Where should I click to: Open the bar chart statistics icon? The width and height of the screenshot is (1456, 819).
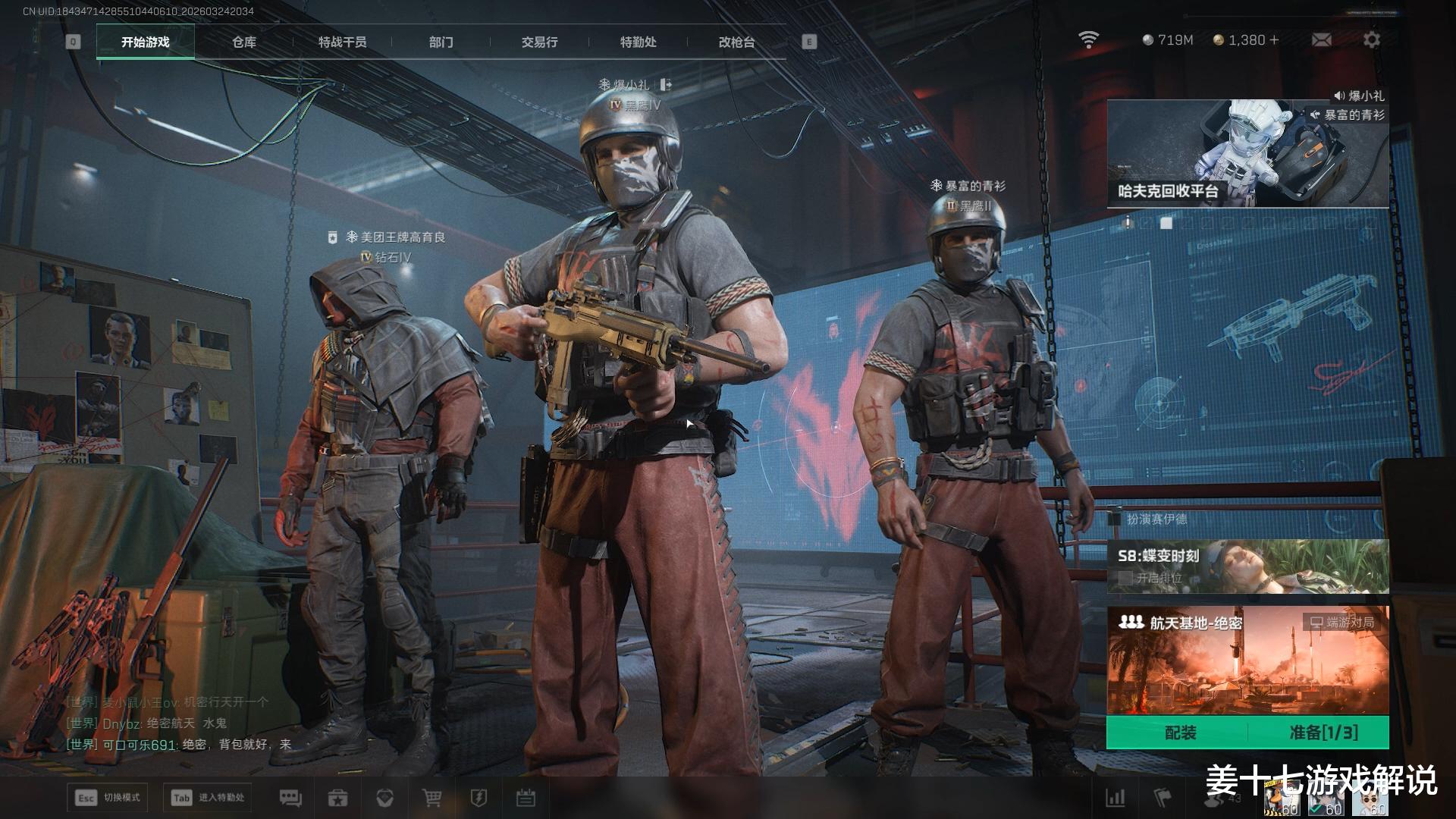click(x=1116, y=798)
